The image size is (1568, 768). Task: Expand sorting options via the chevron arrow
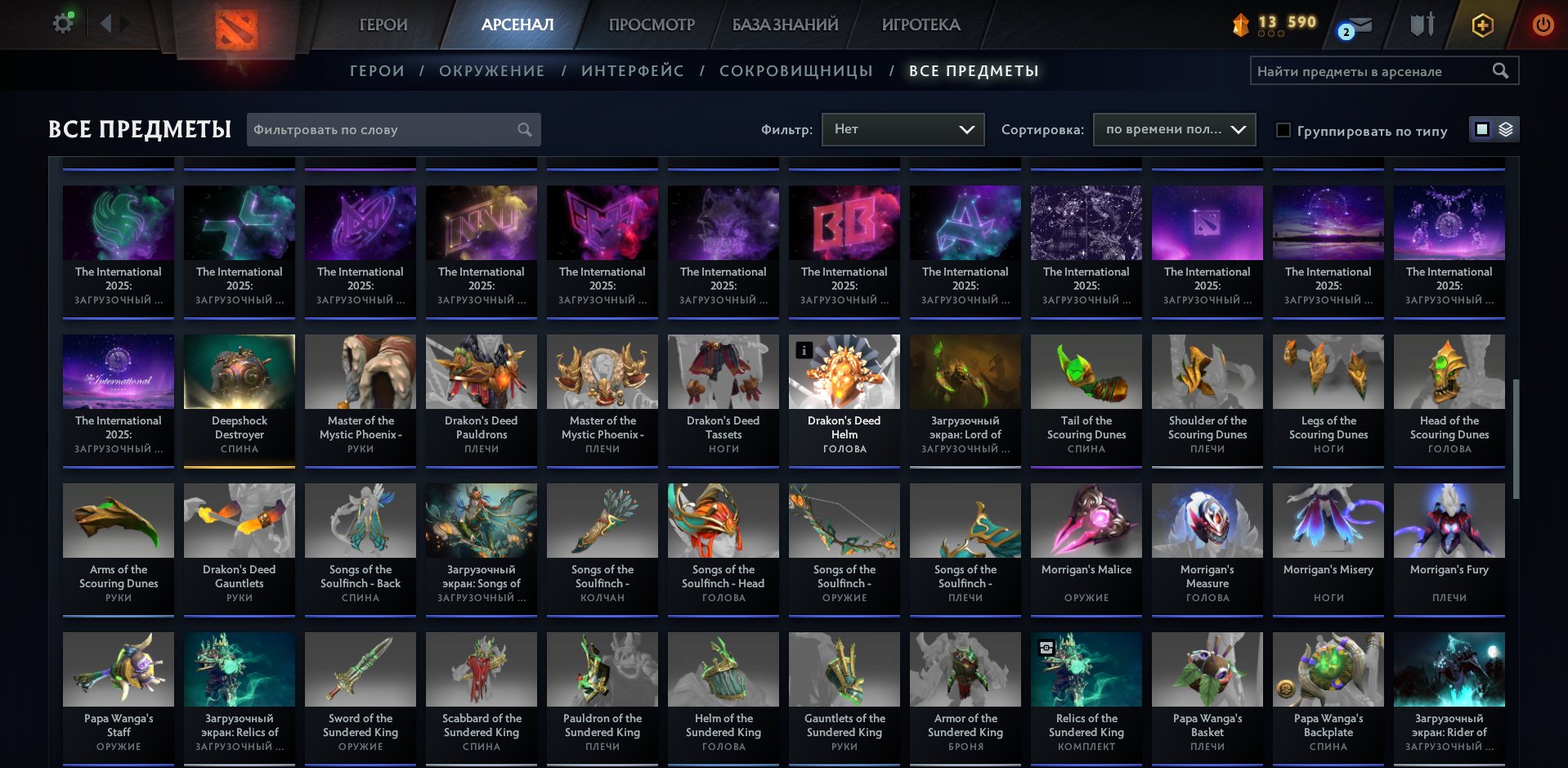(x=1236, y=129)
